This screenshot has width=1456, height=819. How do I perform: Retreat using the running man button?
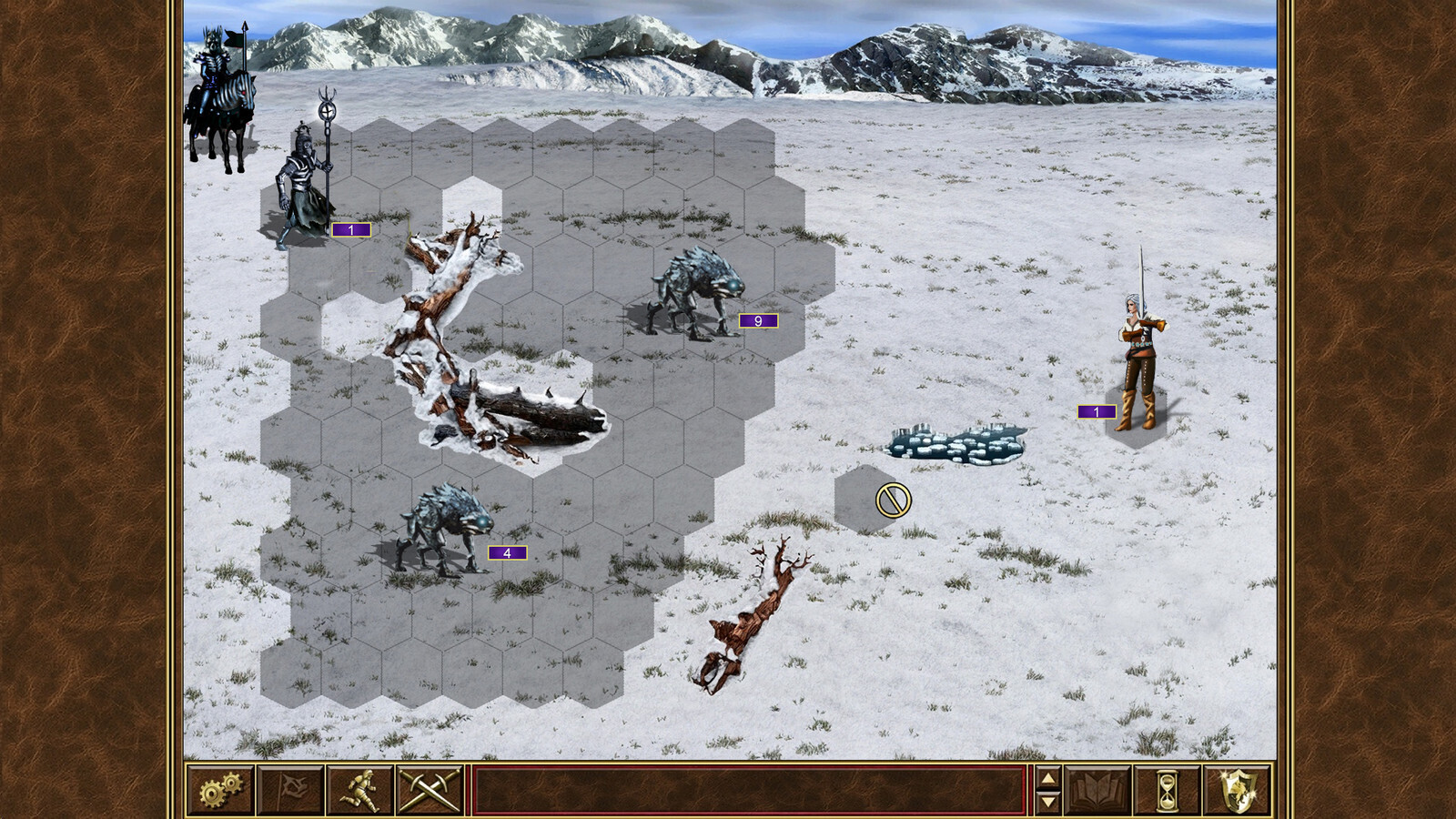(360, 790)
